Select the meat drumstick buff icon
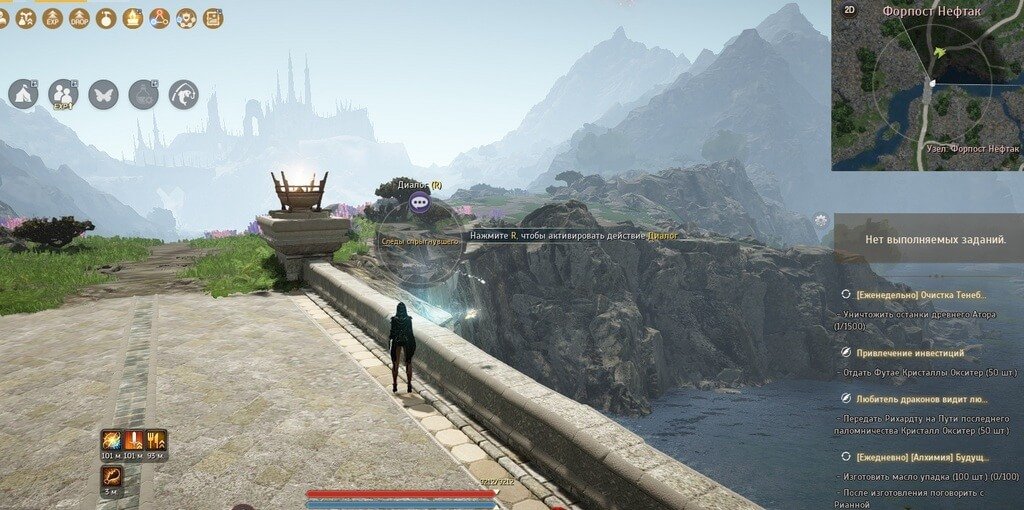Image resolution: width=1024 pixels, height=510 pixels. pos(111,476)
